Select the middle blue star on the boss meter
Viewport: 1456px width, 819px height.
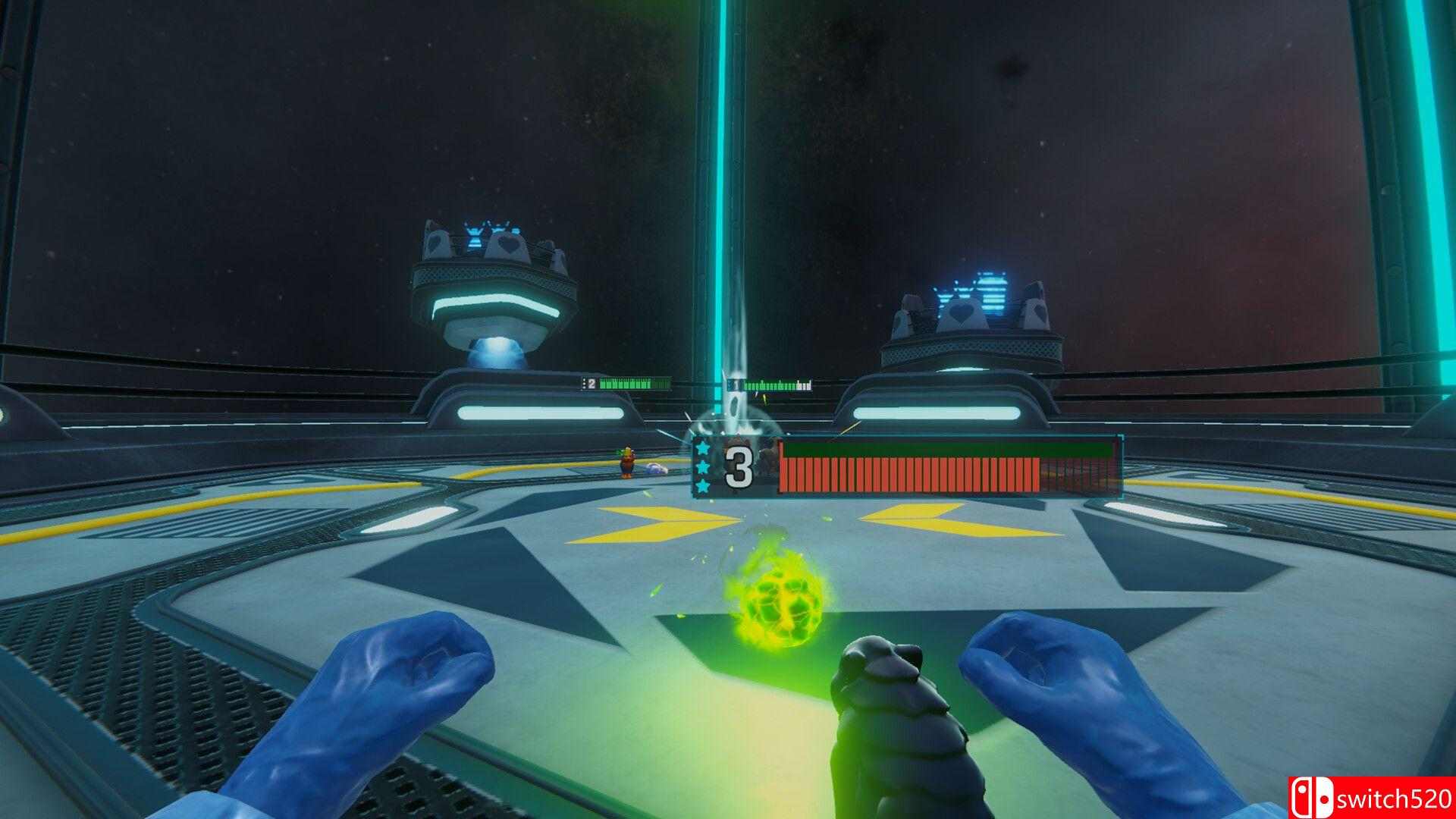(704, 466)
